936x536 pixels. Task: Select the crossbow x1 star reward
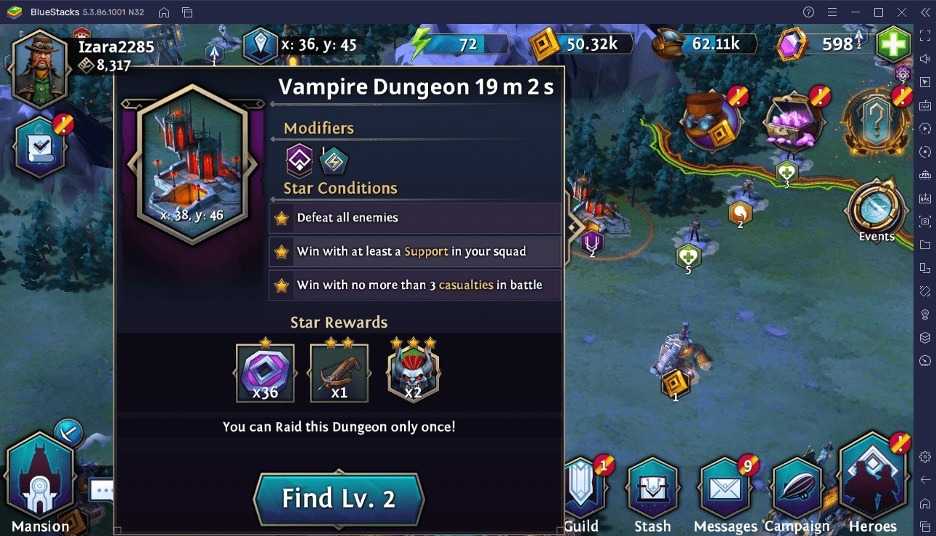(x=339, y=373)
